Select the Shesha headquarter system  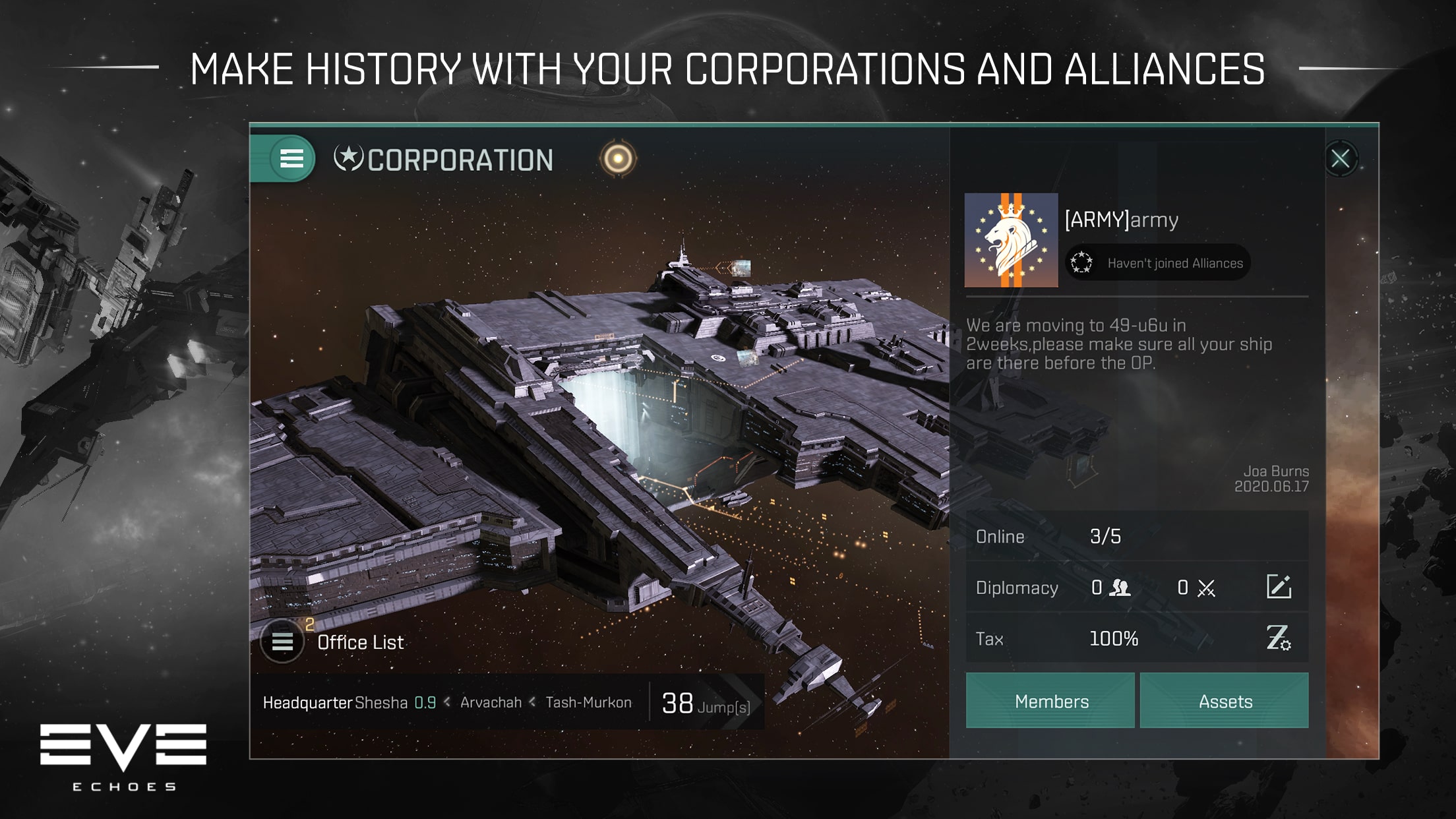[381, 703]
